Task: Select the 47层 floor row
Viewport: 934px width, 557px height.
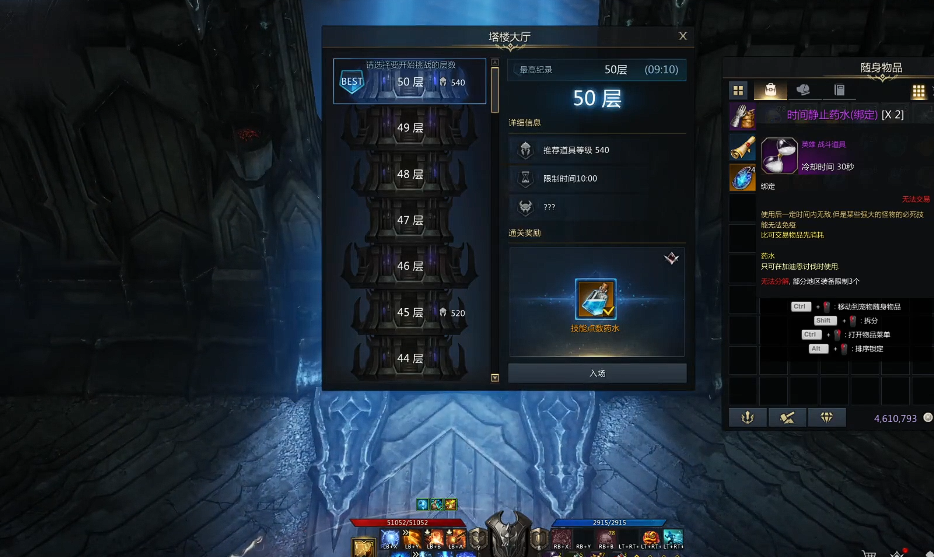Action: 410,220
